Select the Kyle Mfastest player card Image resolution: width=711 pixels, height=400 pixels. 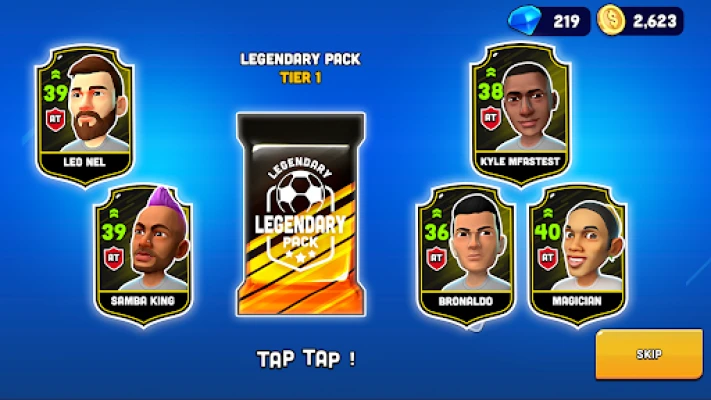point(517,114)
